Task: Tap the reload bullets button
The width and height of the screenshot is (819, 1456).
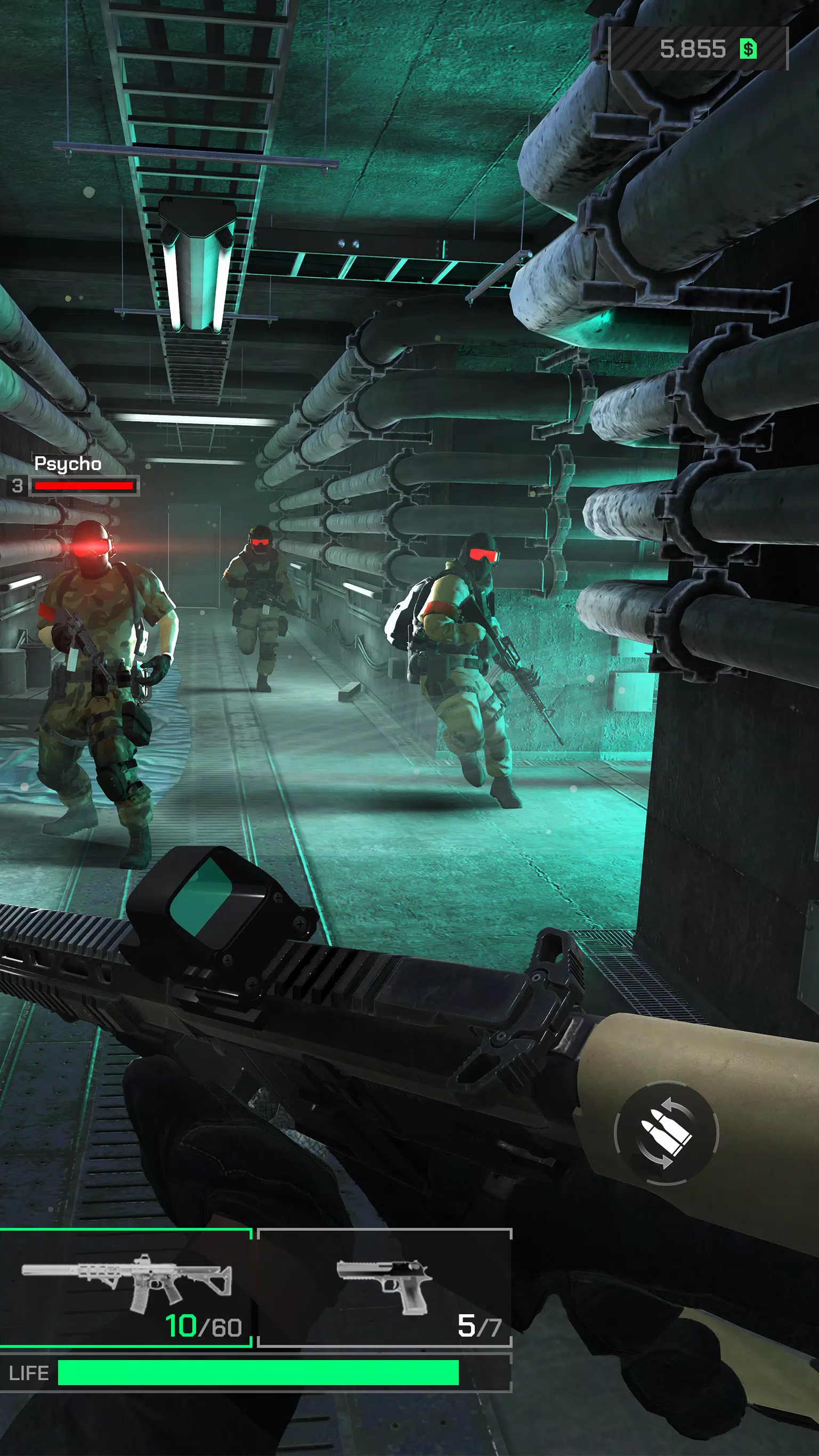Action: click(666, 1133)
